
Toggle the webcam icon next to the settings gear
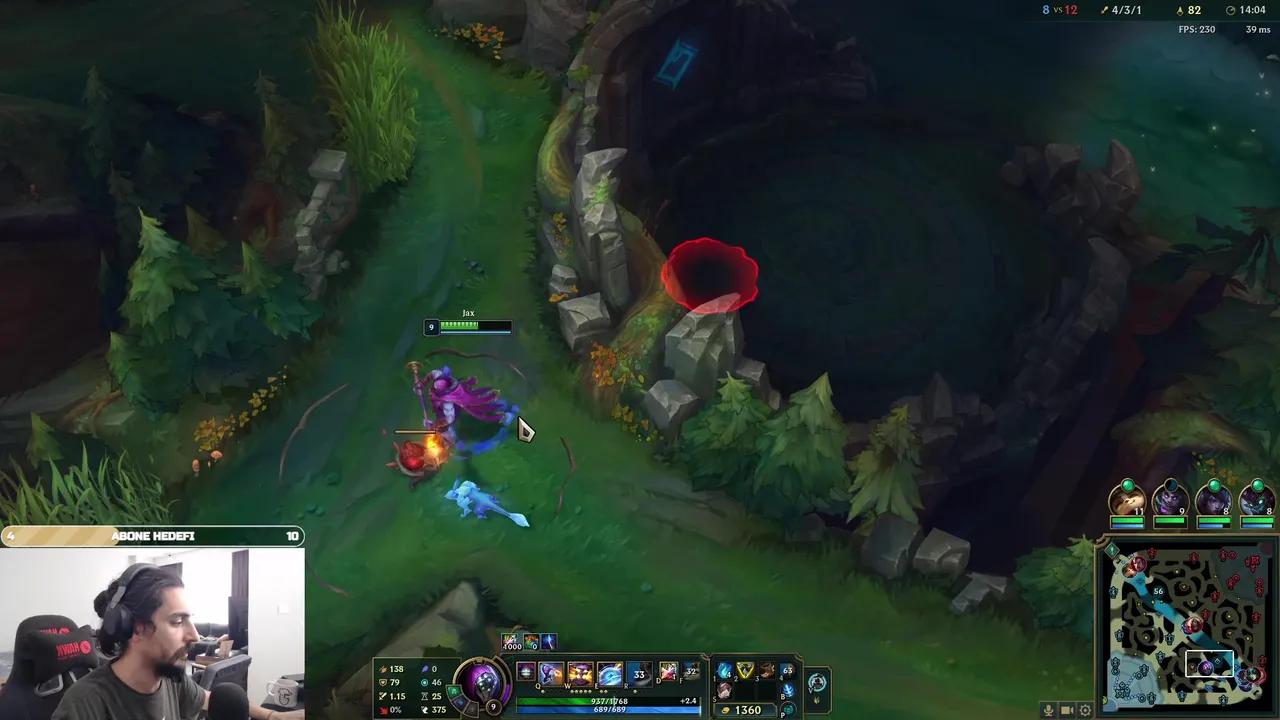[1066, 710]
